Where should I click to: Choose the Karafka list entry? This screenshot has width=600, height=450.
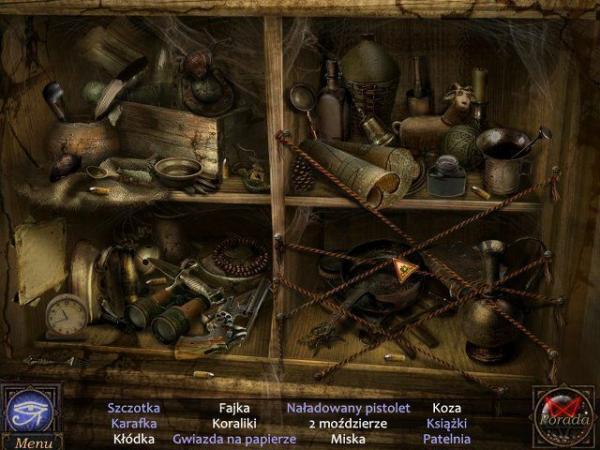click(133, 423)
